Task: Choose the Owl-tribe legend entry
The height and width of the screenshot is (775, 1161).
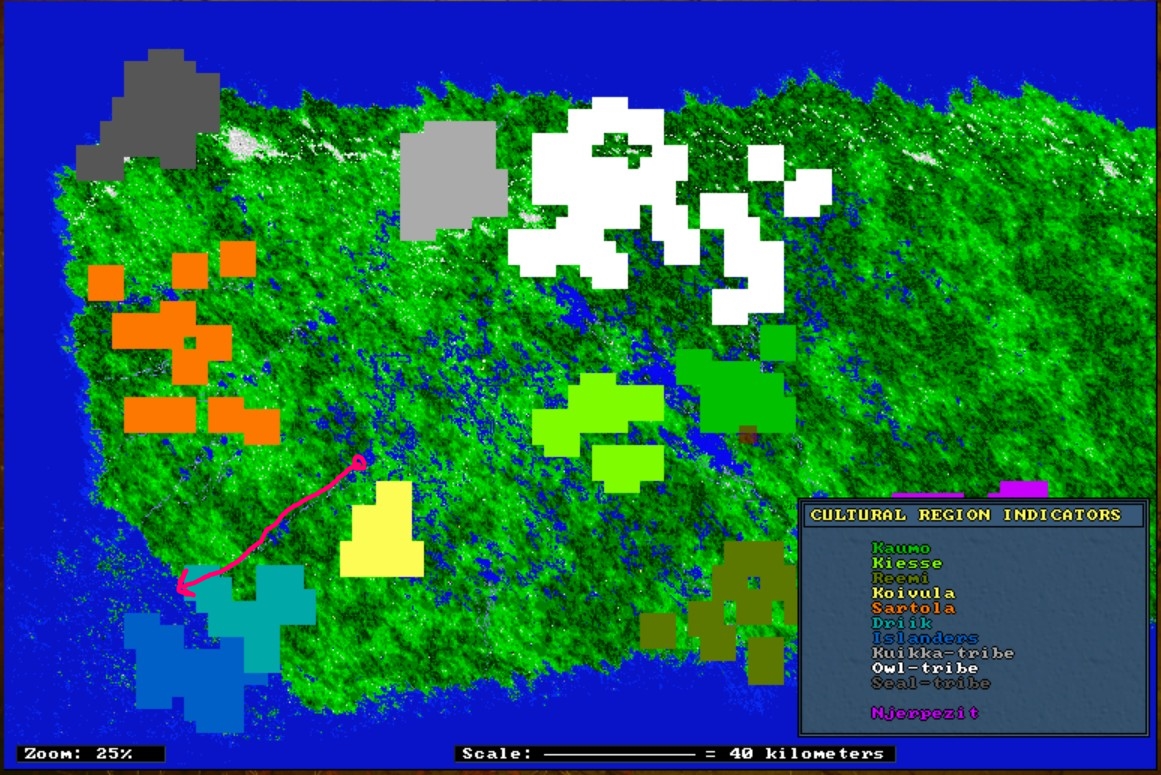Action: (x=924, y=668)
